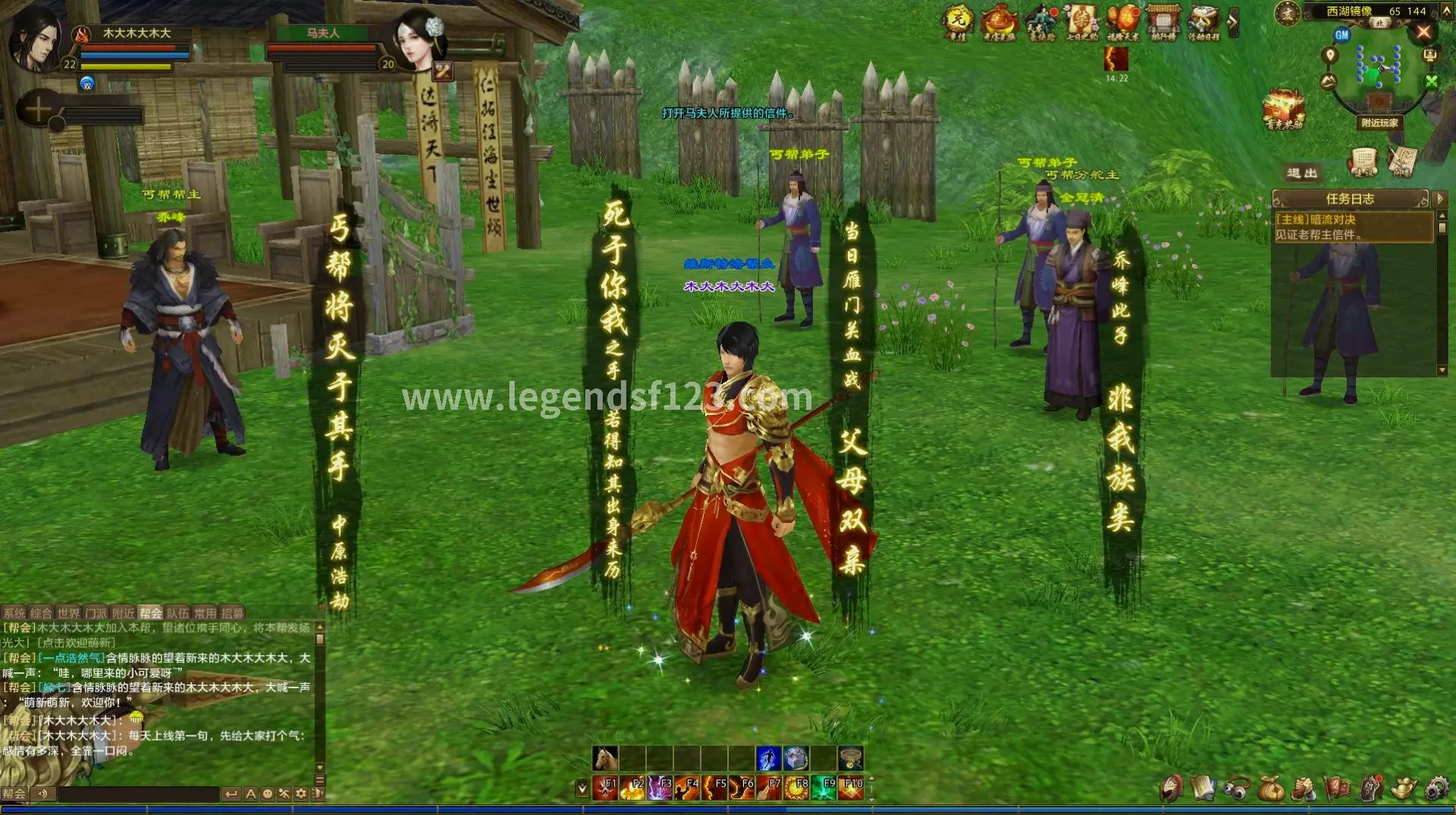
Task: Click the chat message input box
Action: [x=137, y=794]
